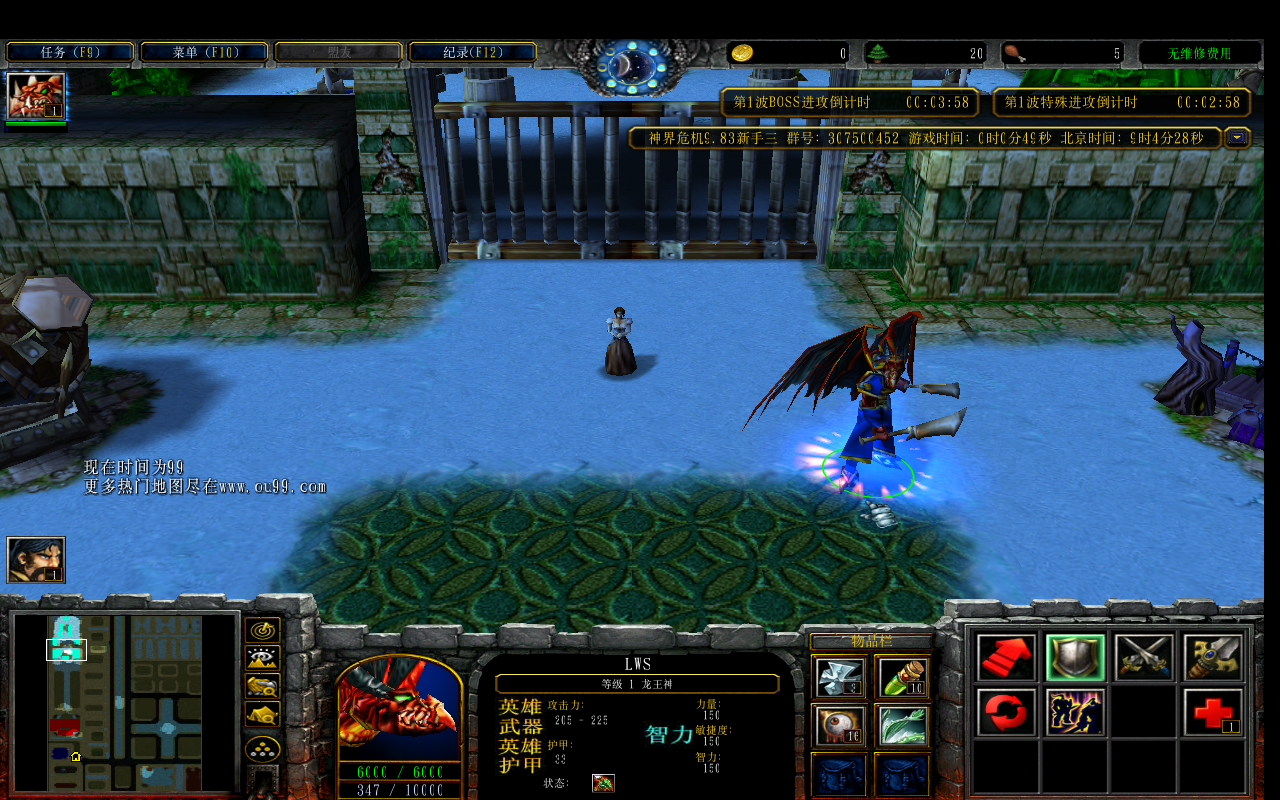Open the formation movement toggle button
Image resolution: width=1280 pixels, height=800 pixels.
(263, 749)
